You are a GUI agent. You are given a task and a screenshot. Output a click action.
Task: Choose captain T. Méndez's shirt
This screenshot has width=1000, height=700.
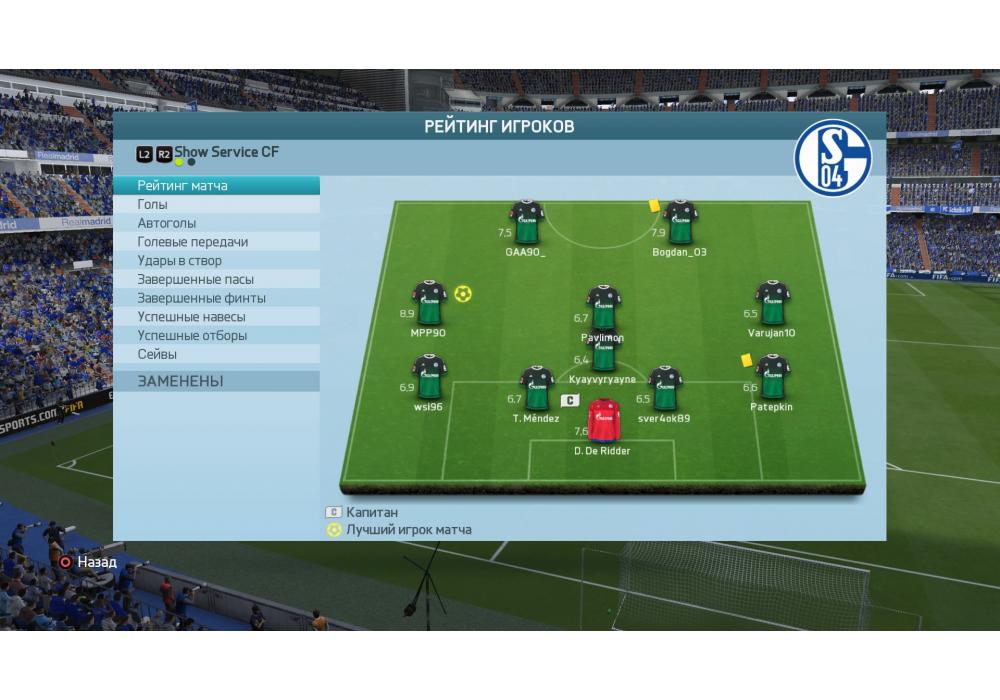(x=537, y=389)
